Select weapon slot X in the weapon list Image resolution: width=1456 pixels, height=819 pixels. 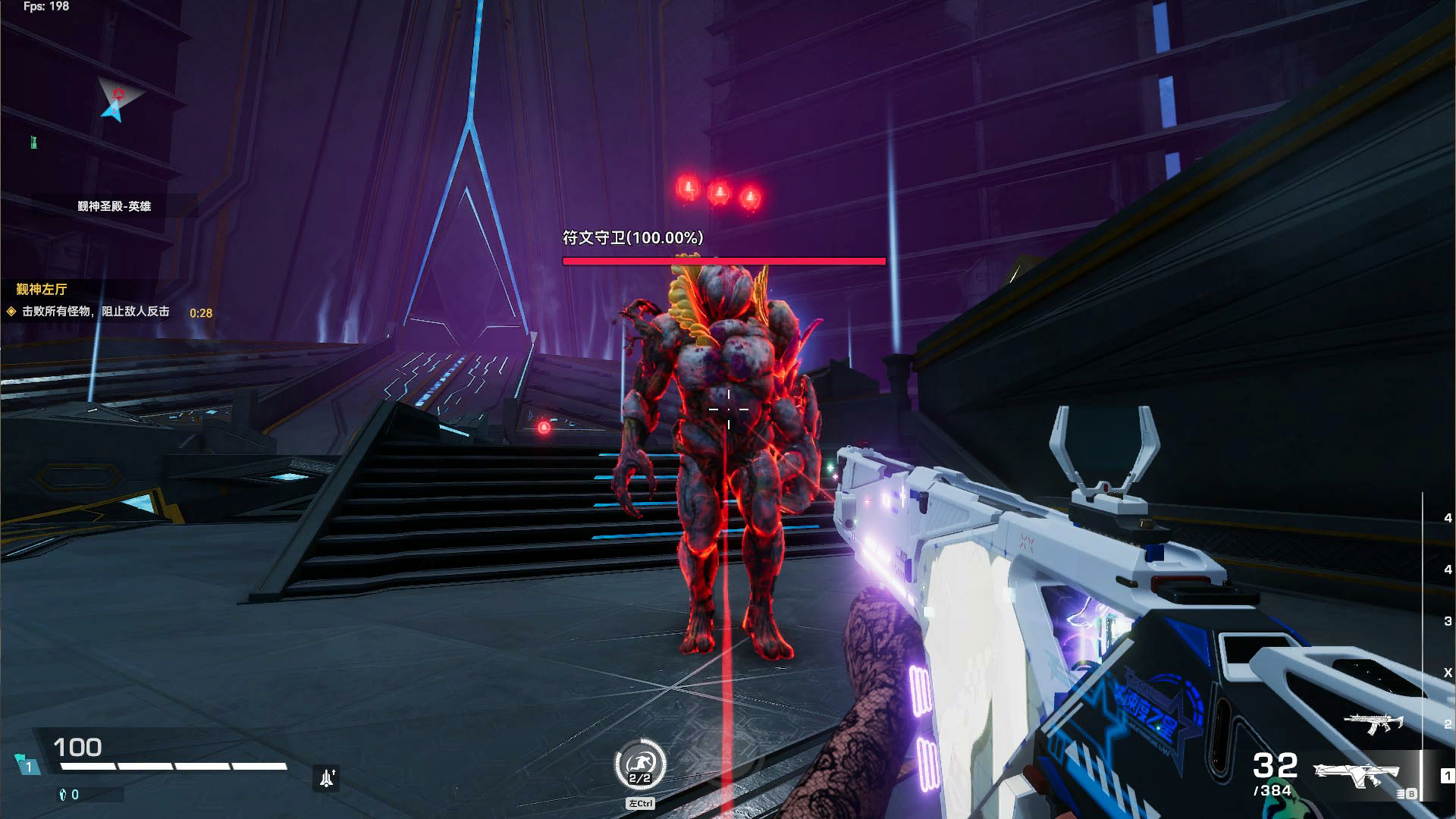1447,673
